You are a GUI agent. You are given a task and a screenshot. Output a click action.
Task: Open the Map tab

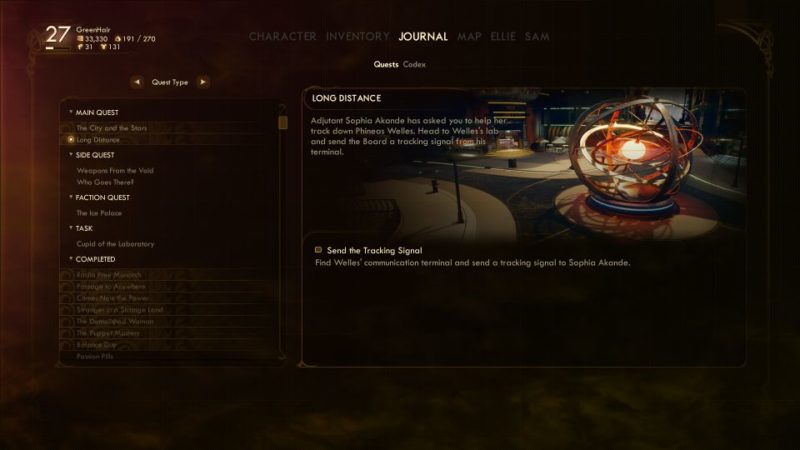[469, 37]
